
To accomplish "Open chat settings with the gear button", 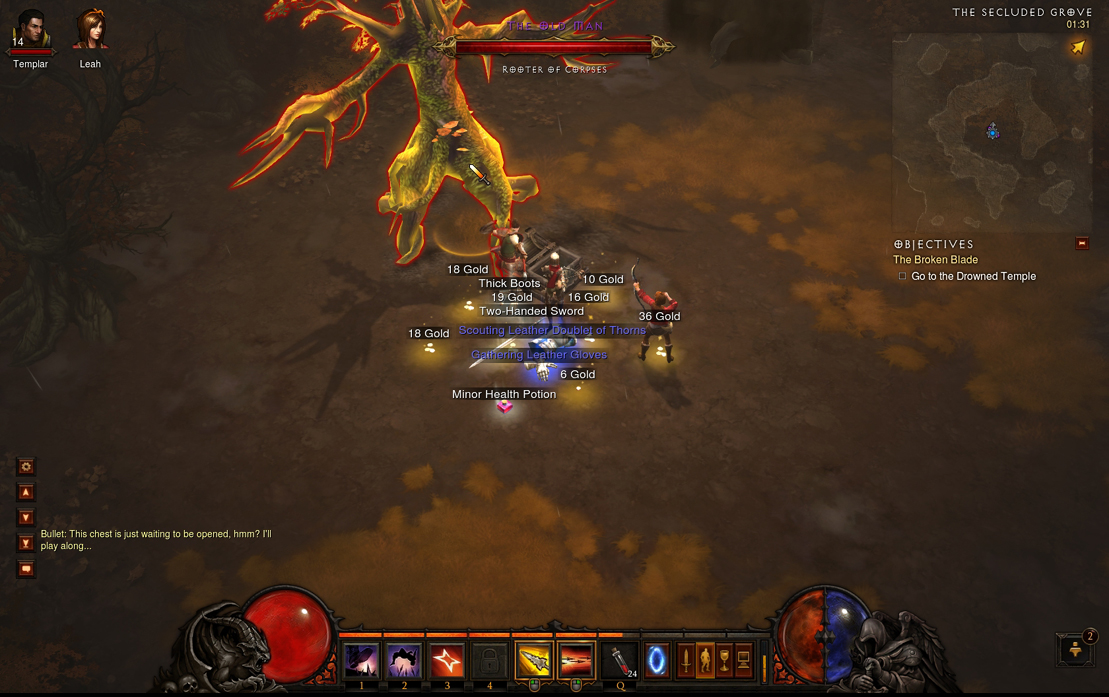I will (26, 466).
